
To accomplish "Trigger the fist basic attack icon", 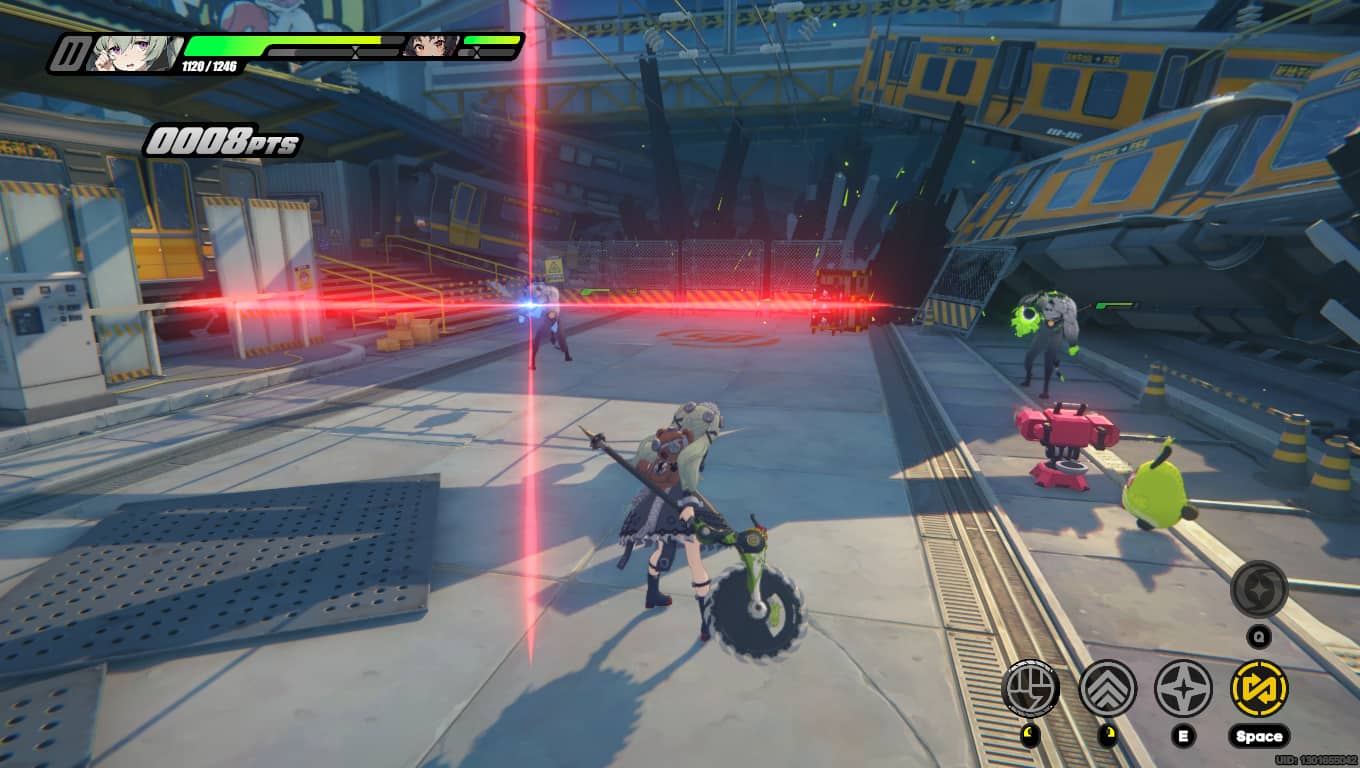I will pos(1030,688).
